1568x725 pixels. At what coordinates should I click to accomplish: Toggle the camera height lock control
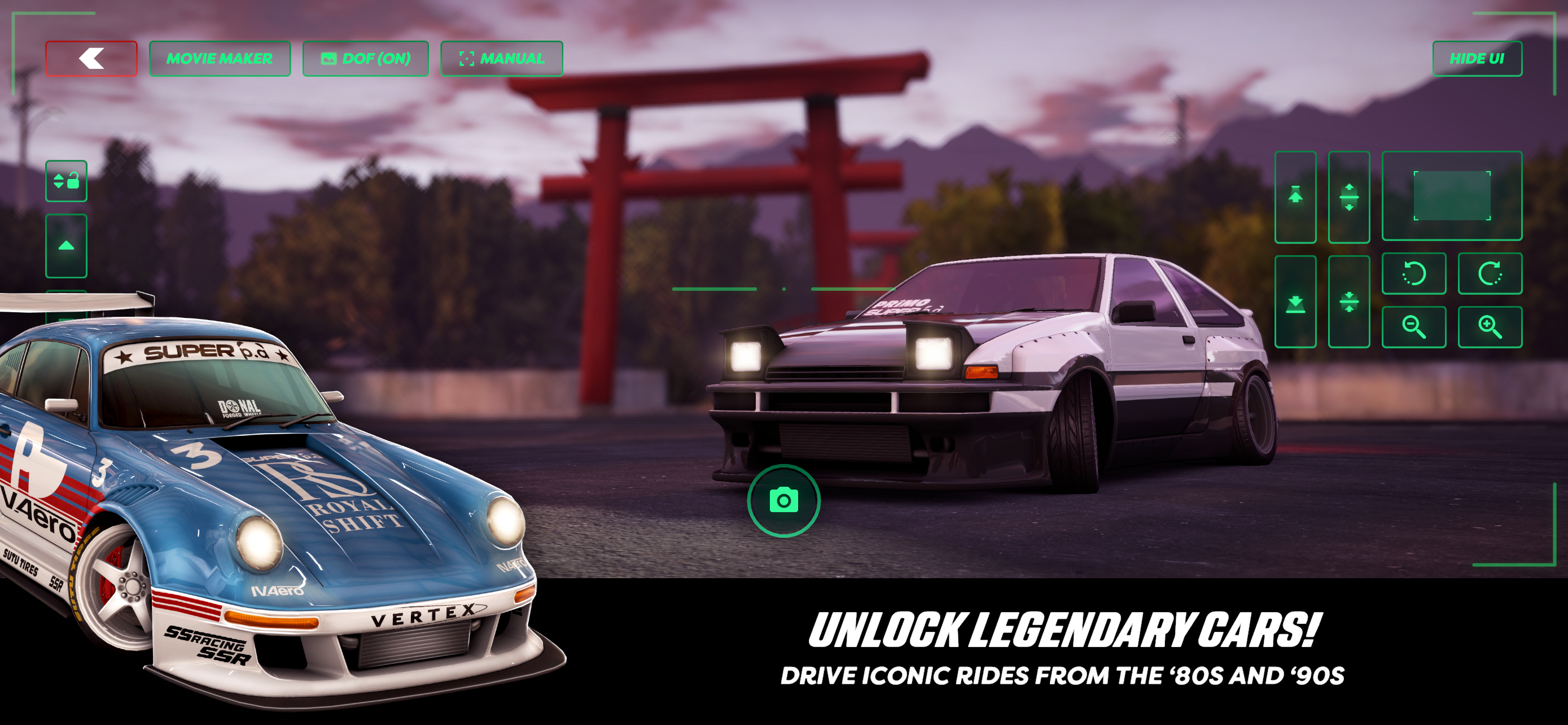67,181
